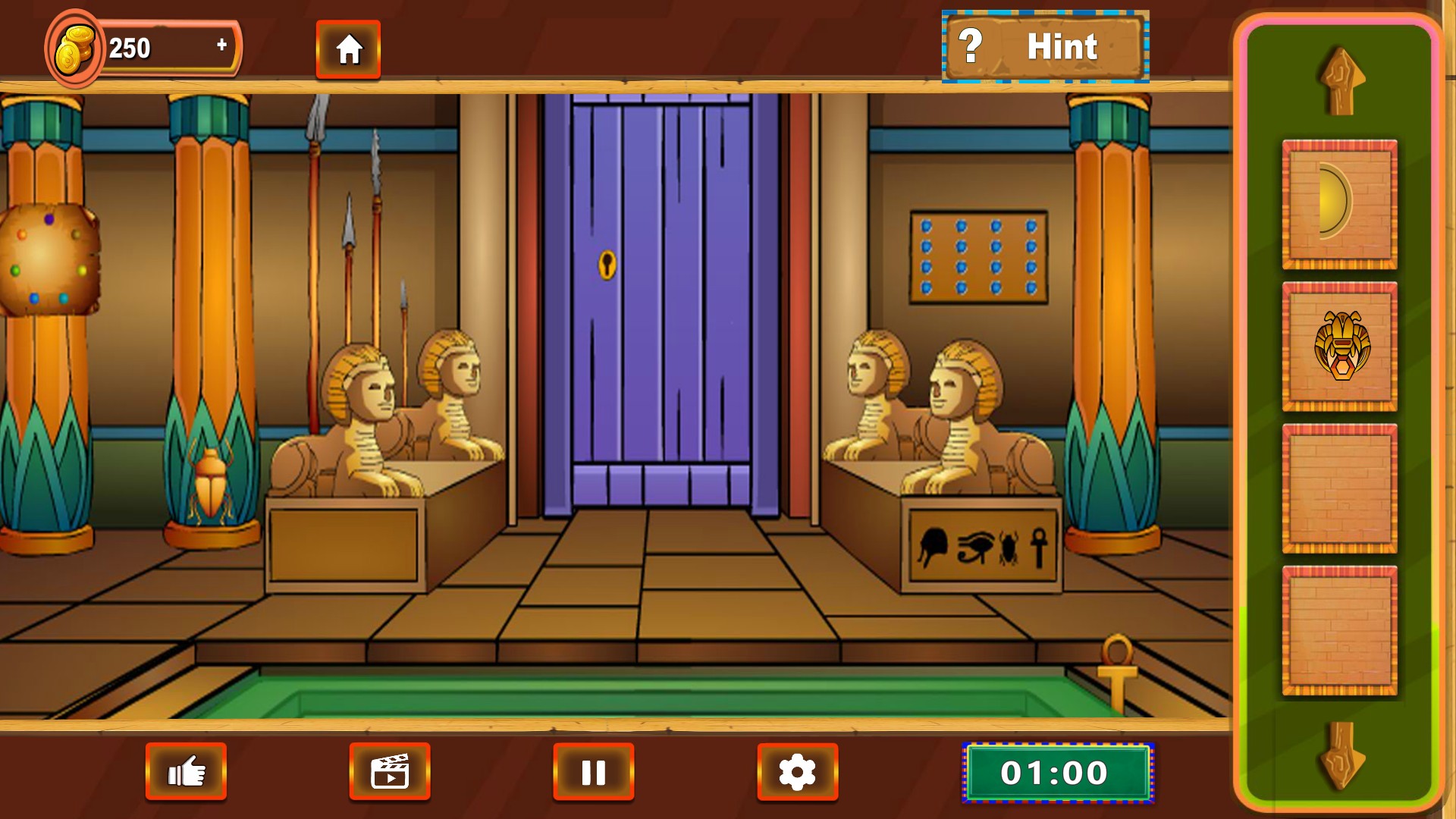Screen dimensions: 1456x819
Task: Click the thumbs-up like button
Action: tap(186, 772)
